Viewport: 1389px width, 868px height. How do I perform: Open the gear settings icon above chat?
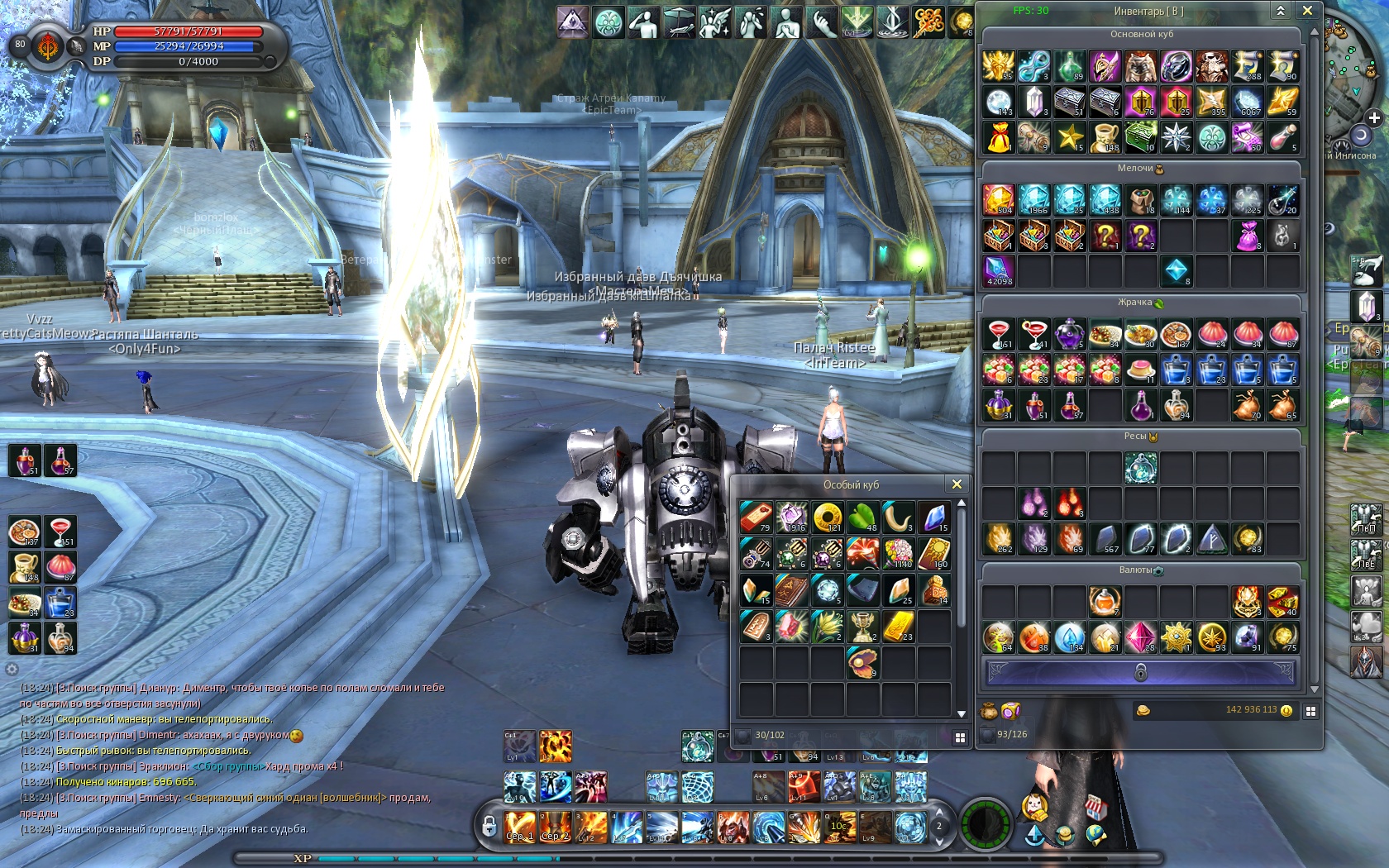point(12,669)
